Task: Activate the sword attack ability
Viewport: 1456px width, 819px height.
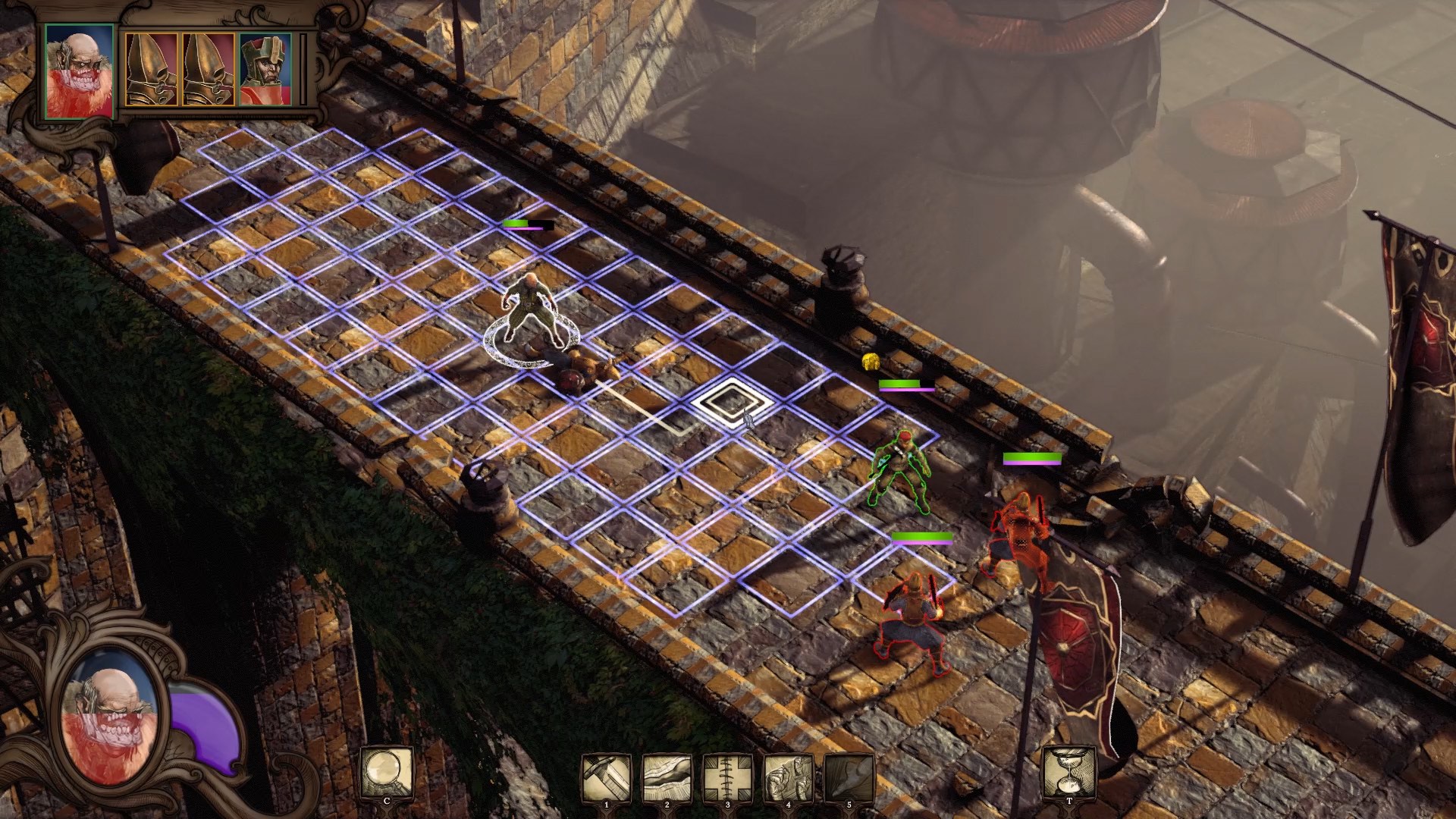Action: (606, 777)
